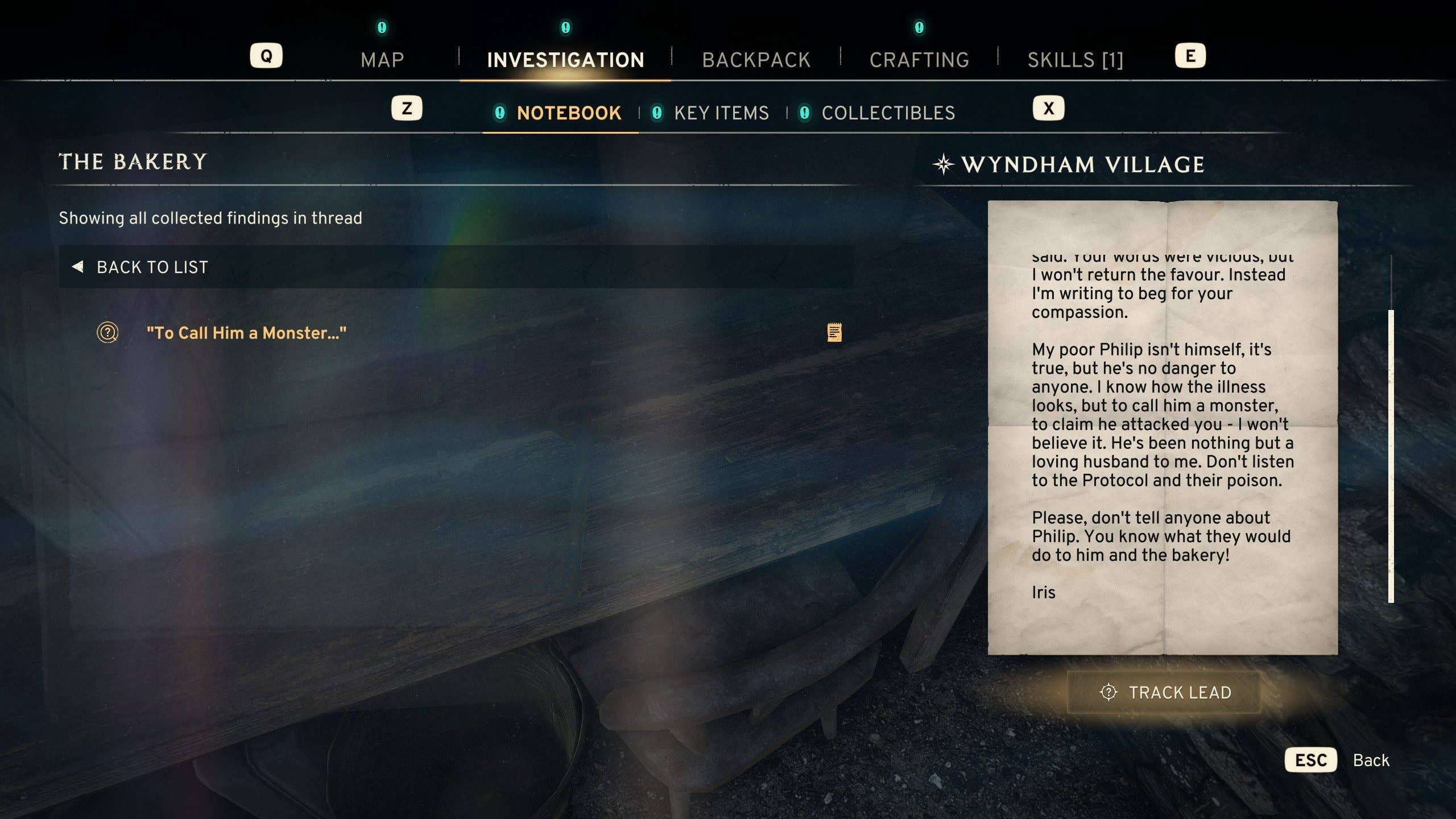Switch to the MAP tab
1456x819 pixels.
click(x=382, y=59)
